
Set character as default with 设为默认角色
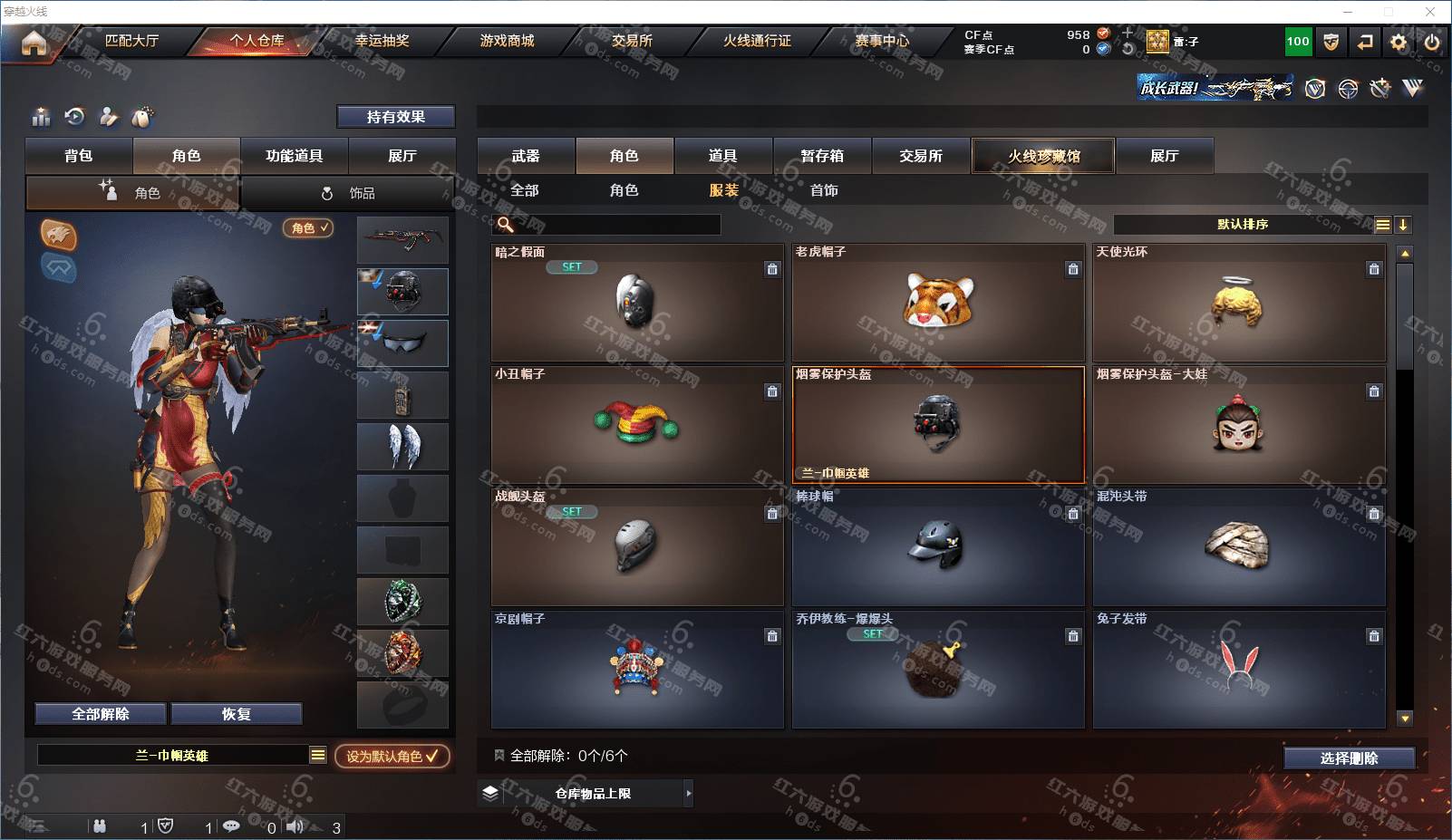pos(392,756)
